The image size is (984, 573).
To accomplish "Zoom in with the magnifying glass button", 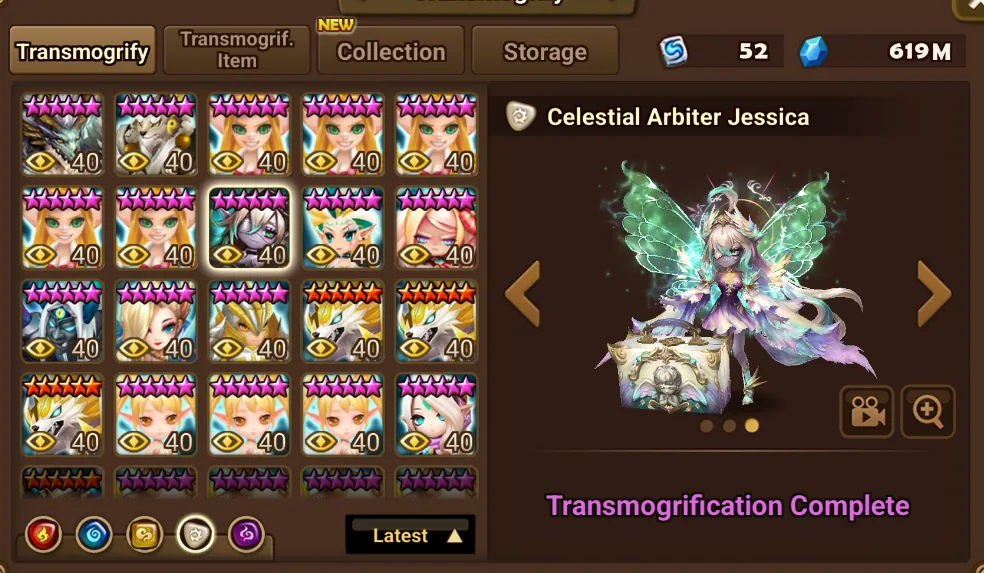I will click(x=927, y=412).
